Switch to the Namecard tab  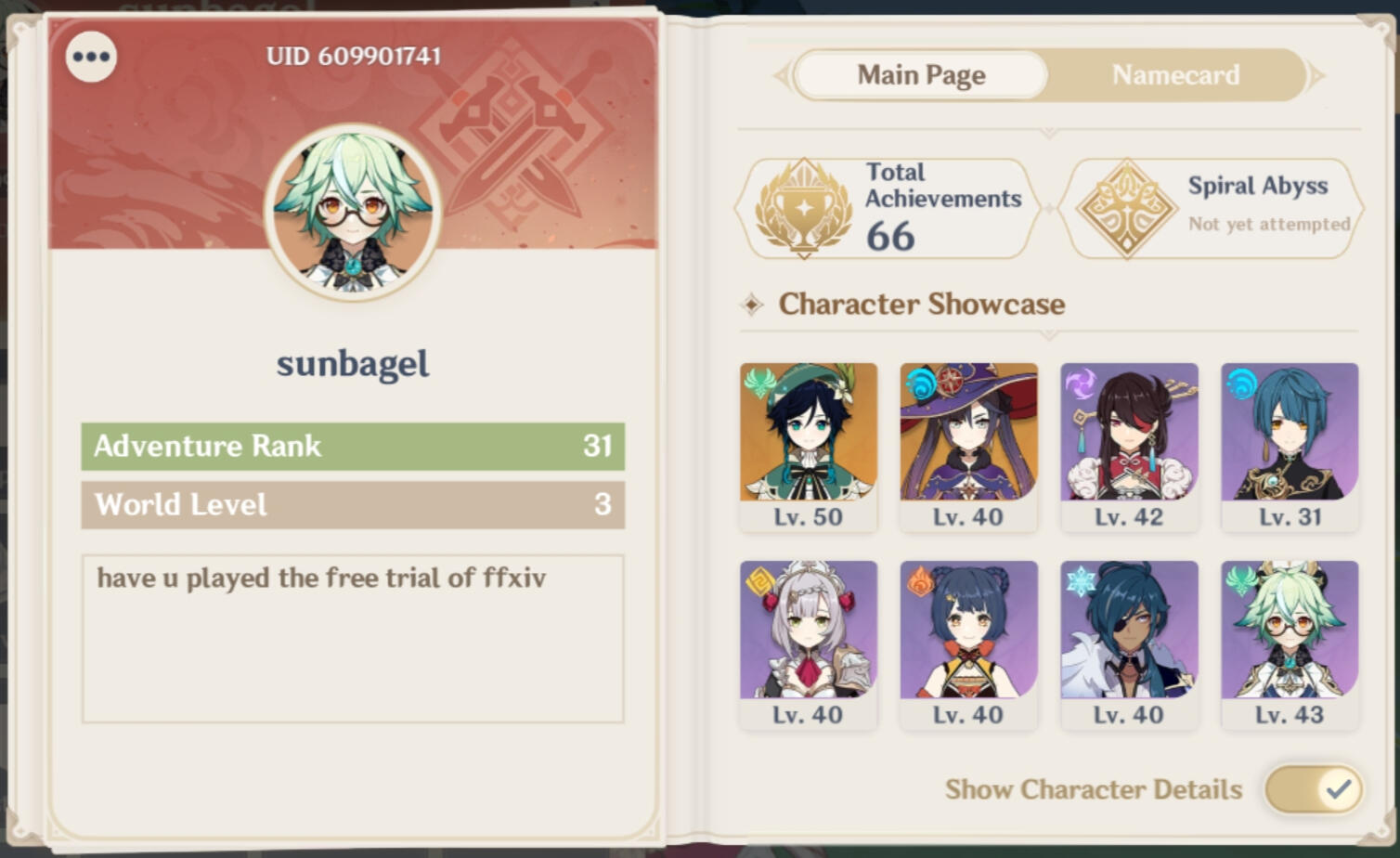(1175, 75)
